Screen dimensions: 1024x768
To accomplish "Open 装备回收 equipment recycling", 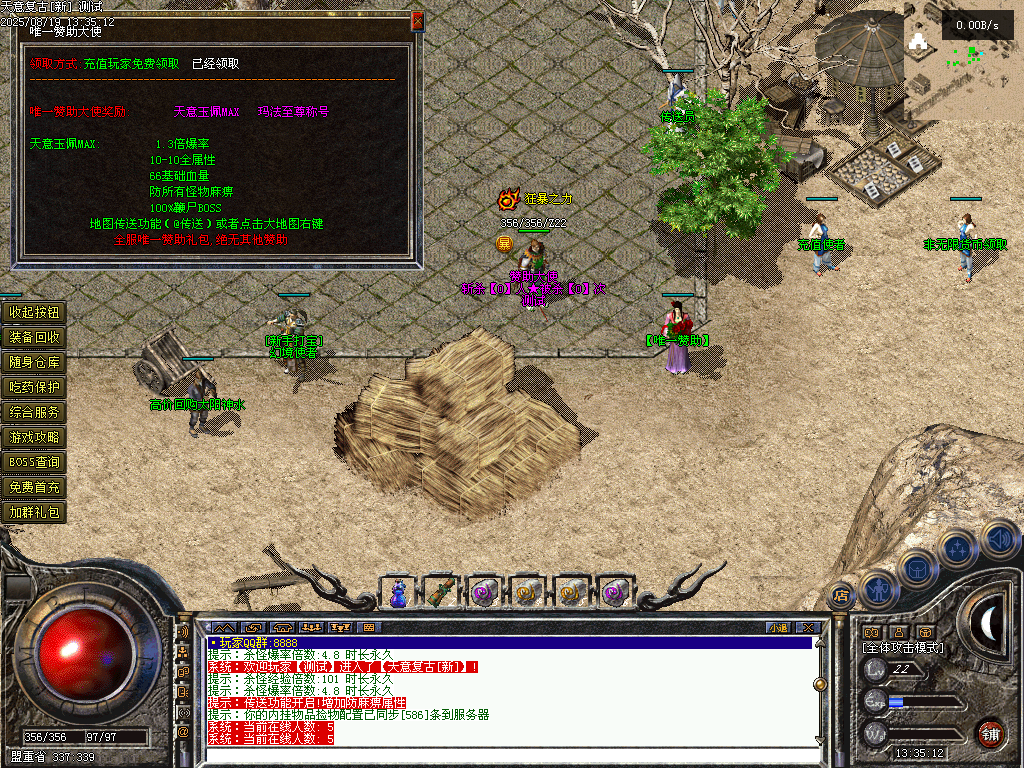I will coord(35,337).
